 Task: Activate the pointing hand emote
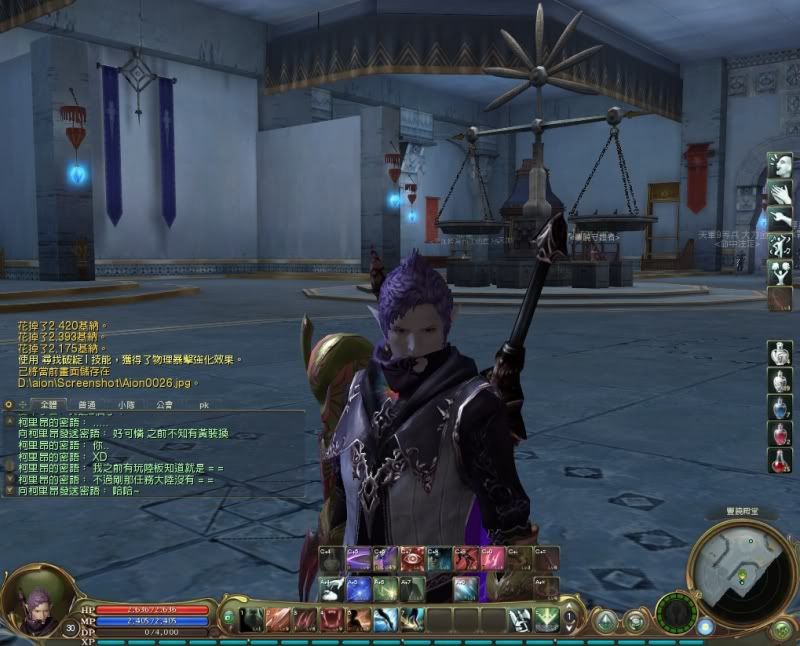[780, 218]
